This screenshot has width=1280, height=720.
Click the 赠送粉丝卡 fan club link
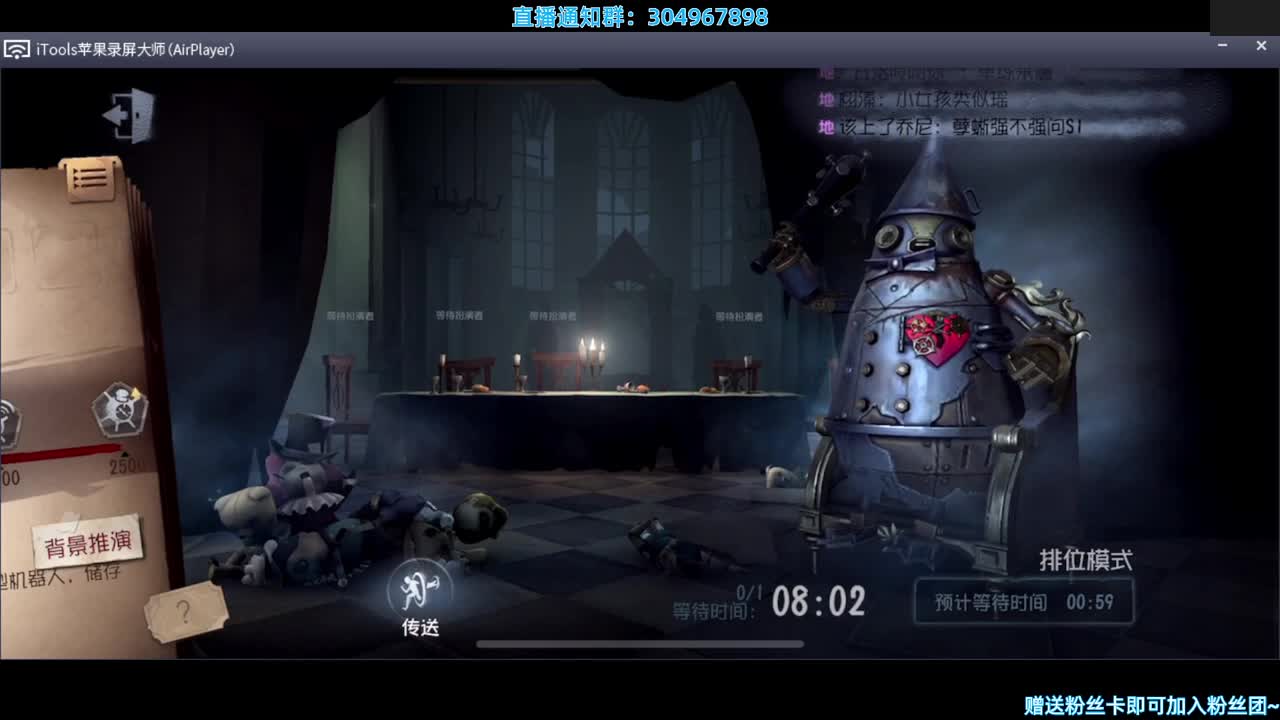(1146, 707)
